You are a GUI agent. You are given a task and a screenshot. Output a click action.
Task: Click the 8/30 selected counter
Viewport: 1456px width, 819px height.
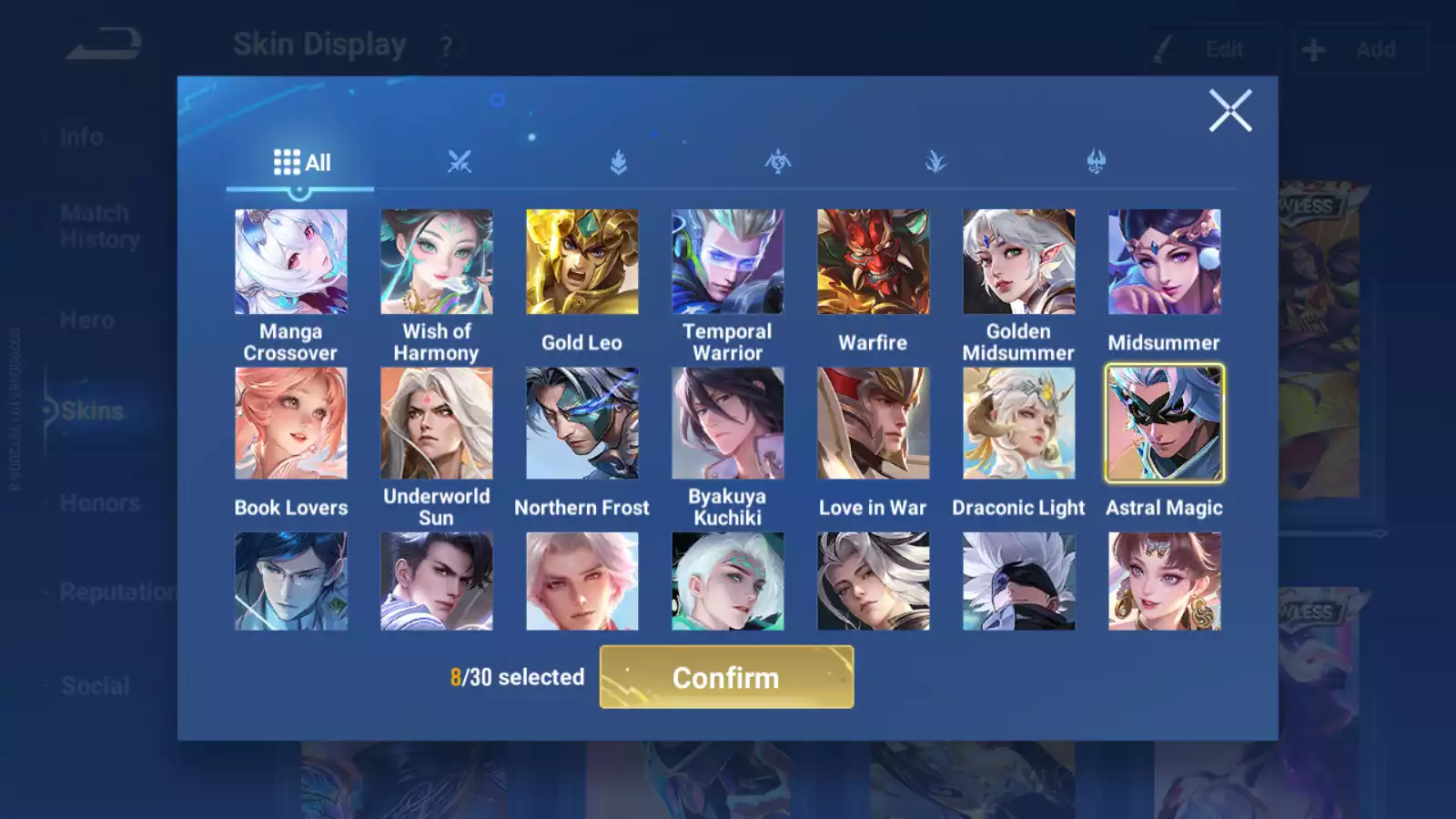[x=518, y=677]
